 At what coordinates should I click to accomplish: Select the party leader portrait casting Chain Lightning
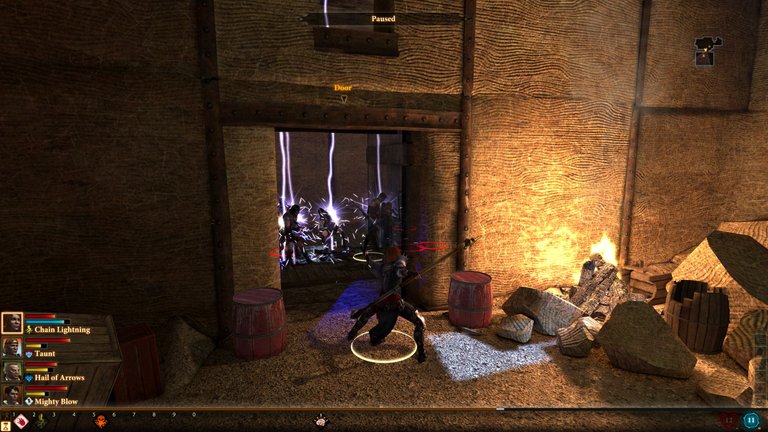[x=12, y=322]
